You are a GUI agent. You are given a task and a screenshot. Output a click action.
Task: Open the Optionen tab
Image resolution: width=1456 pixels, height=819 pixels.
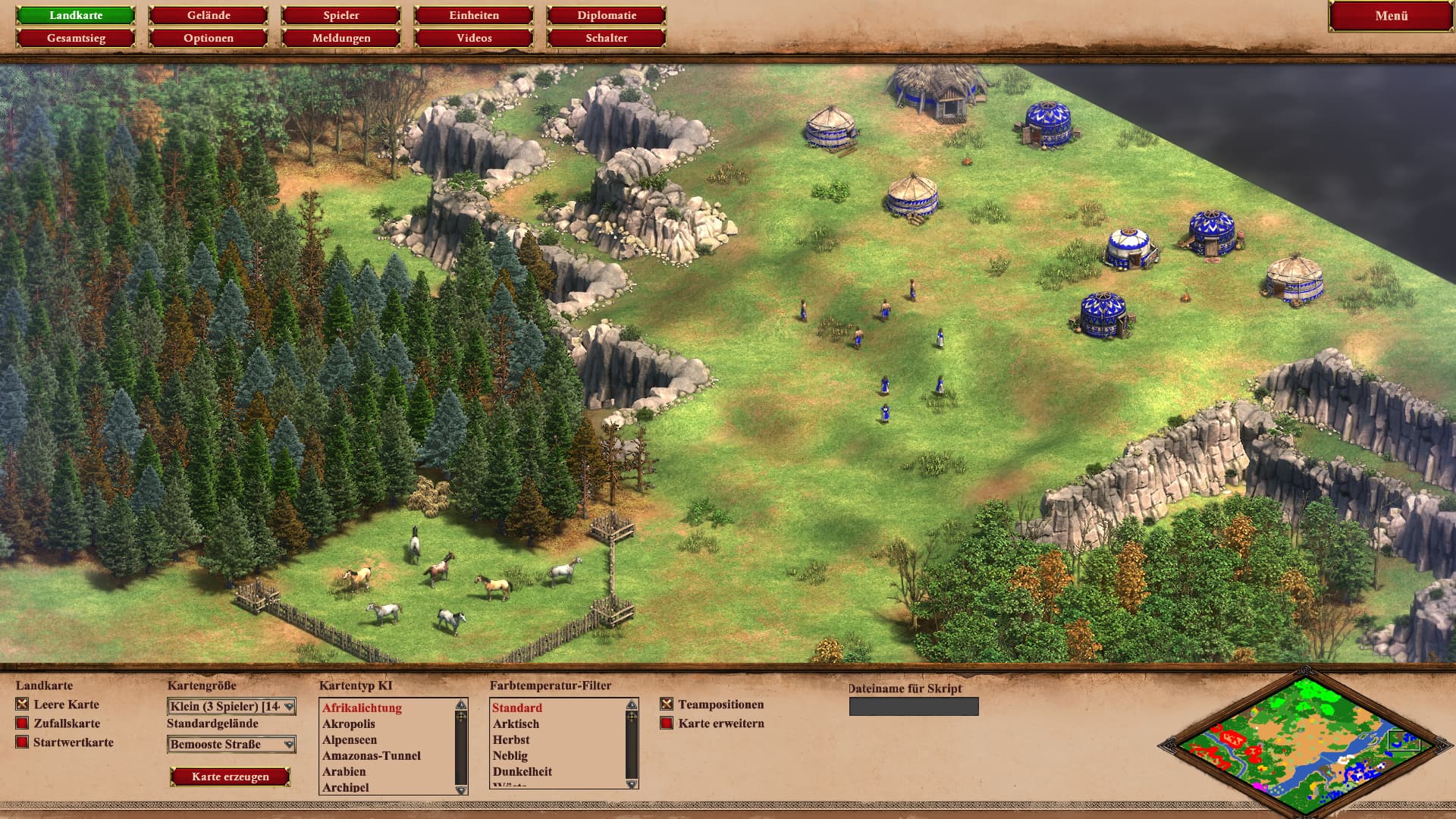pyautogui.click(x=209, y=38)
